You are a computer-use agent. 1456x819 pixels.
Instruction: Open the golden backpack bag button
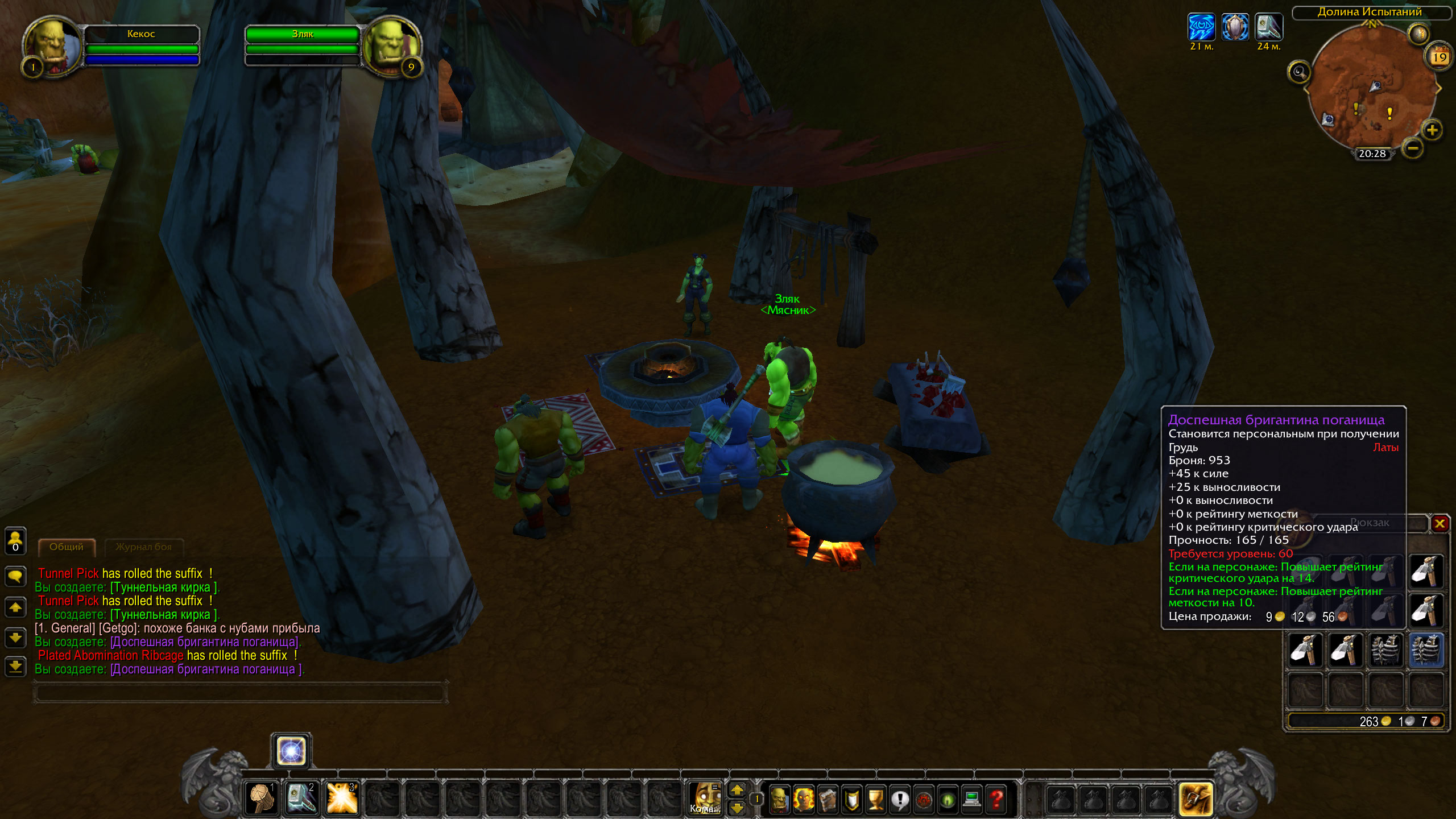coord(1196,799)
